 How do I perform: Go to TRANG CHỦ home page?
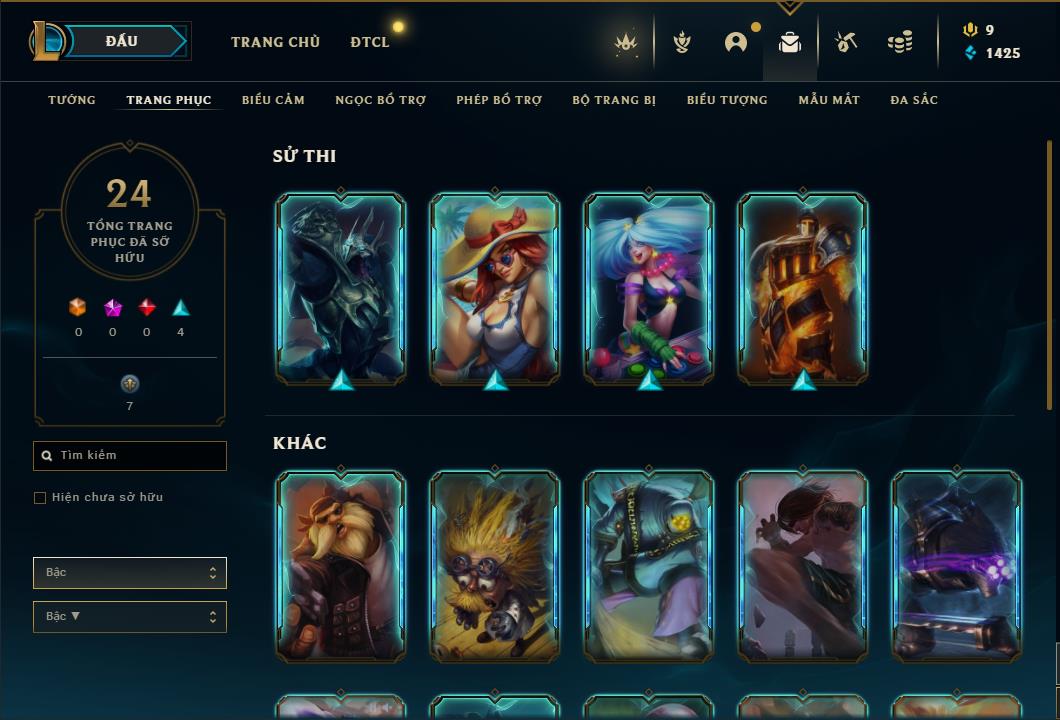(275, 42)
